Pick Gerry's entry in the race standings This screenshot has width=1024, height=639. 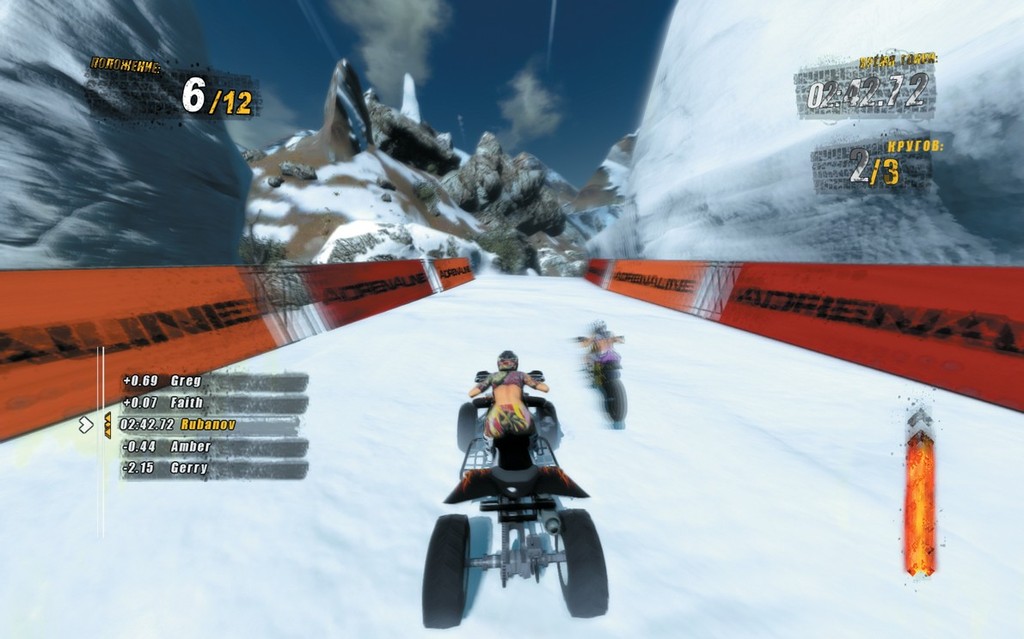point(212,468)
